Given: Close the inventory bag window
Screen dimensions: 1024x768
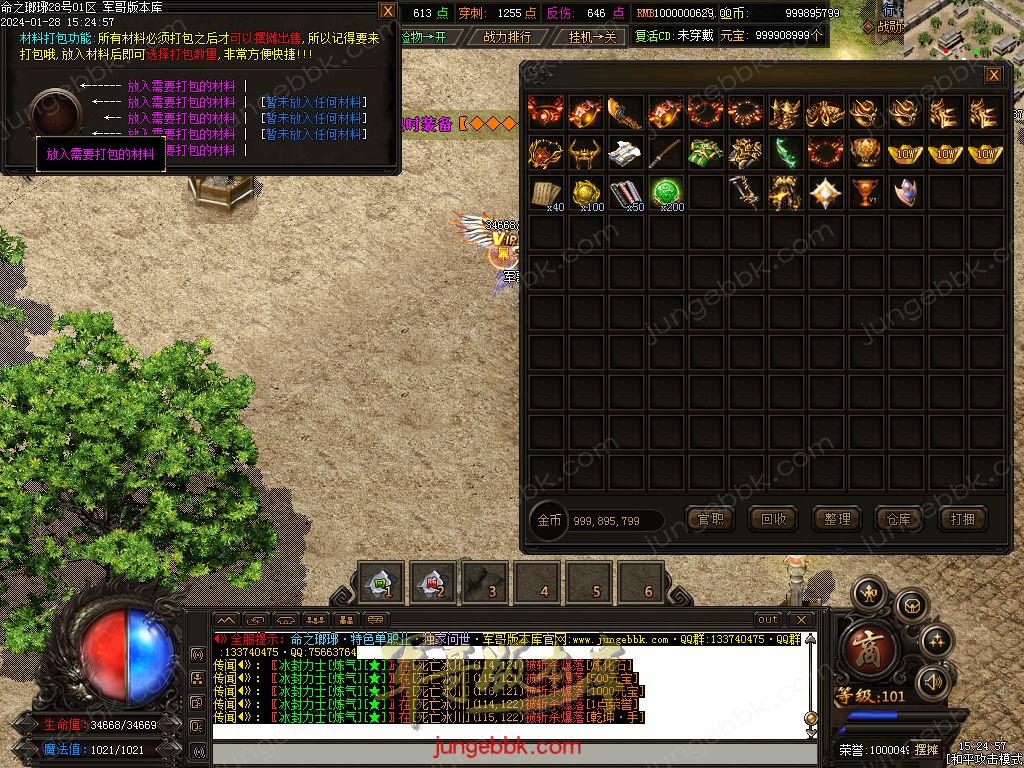Looking at the screenshot, I should pos(993,75).
